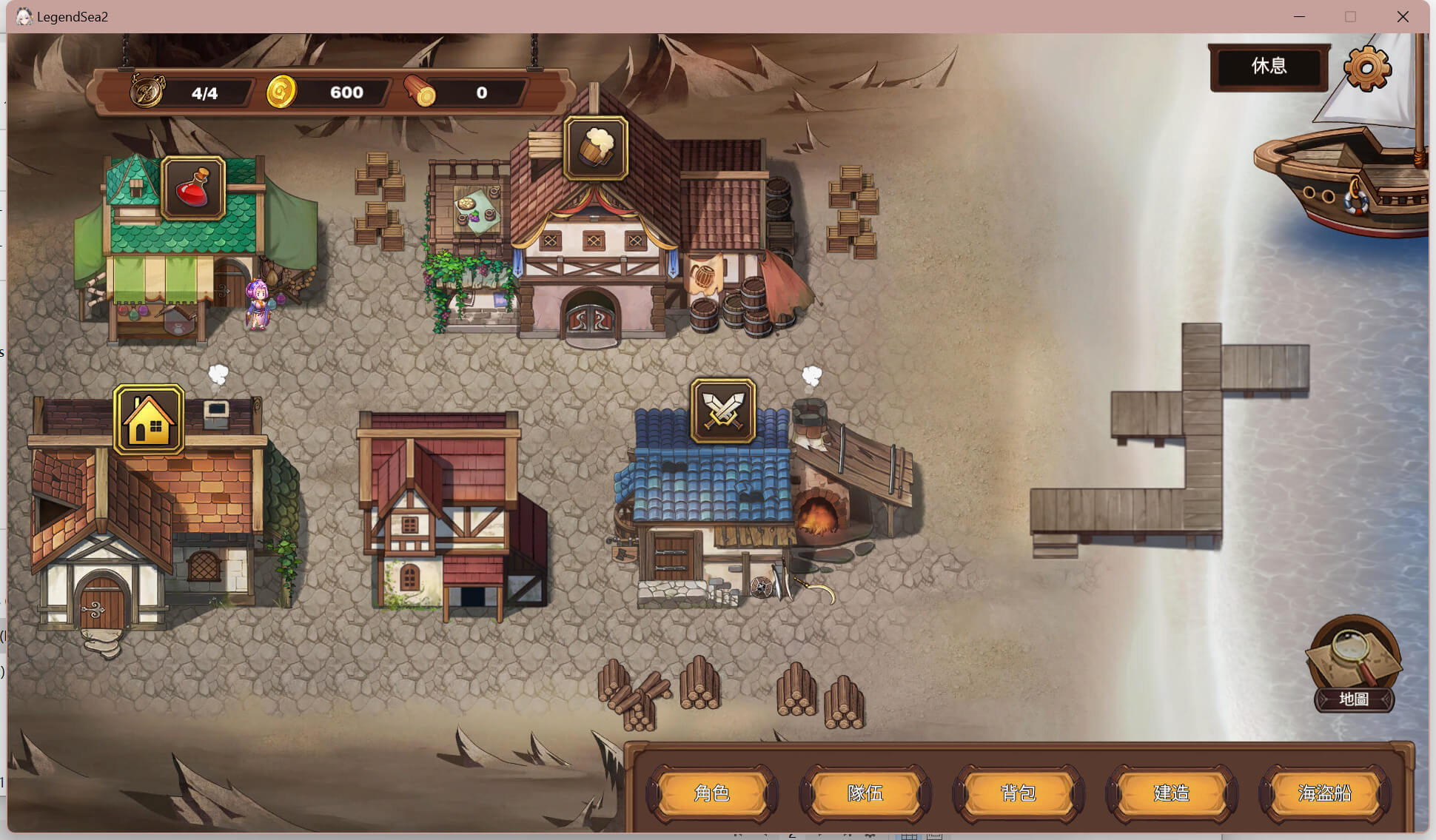Screen dimensions: 1436x840
Task: Select the 隊伍 party button
Action: 865,793
